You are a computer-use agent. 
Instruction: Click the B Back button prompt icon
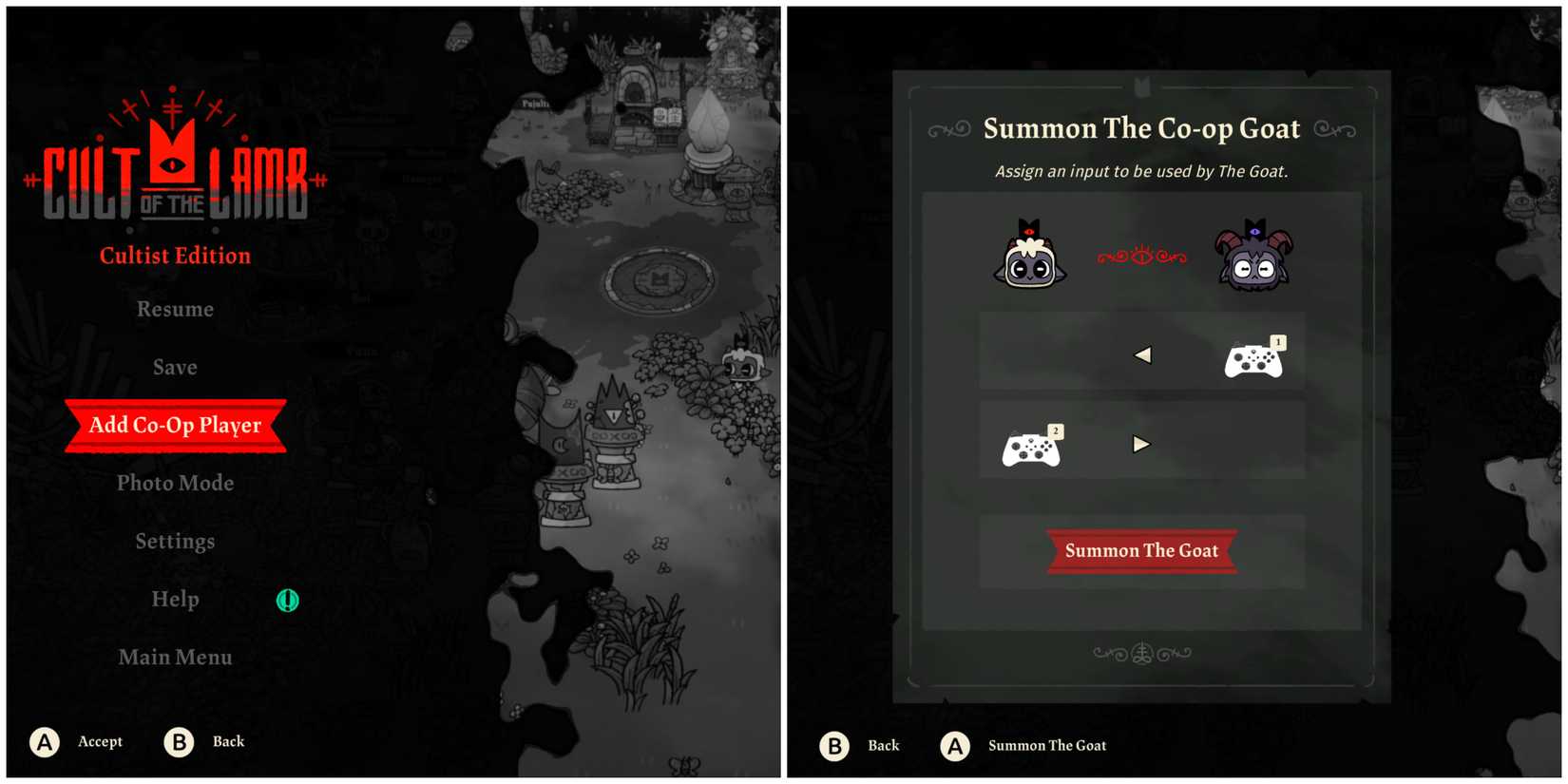click(x=177, y=742)
